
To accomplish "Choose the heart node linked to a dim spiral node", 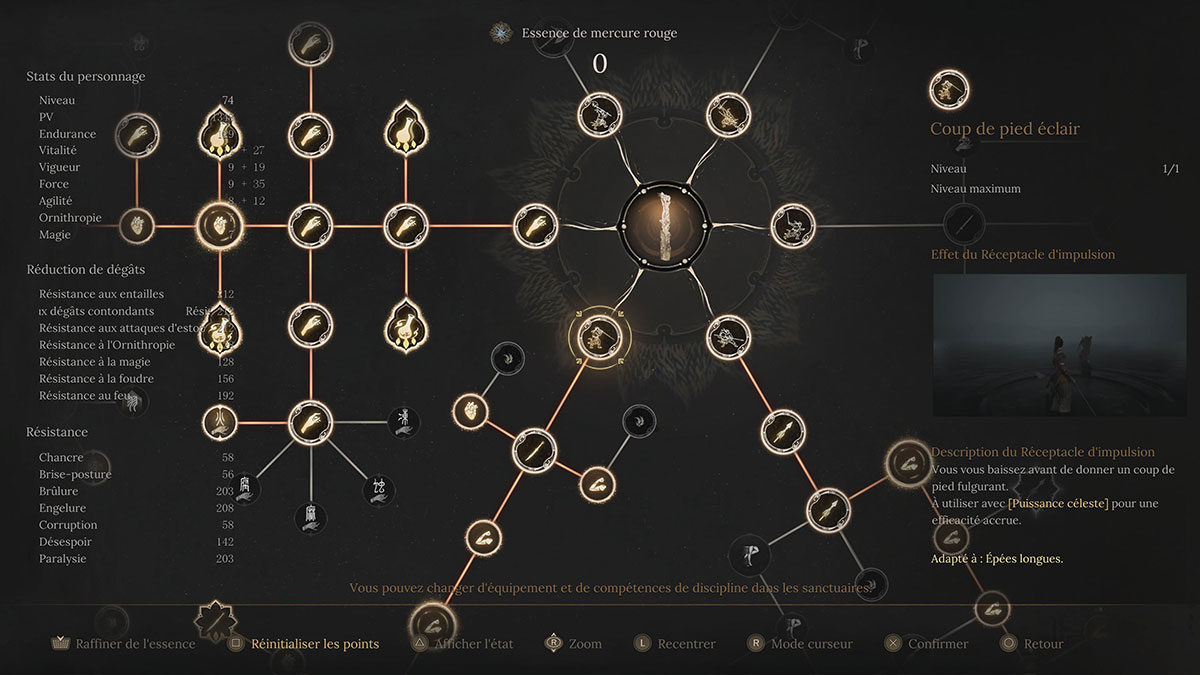I will tap(469, 410).
